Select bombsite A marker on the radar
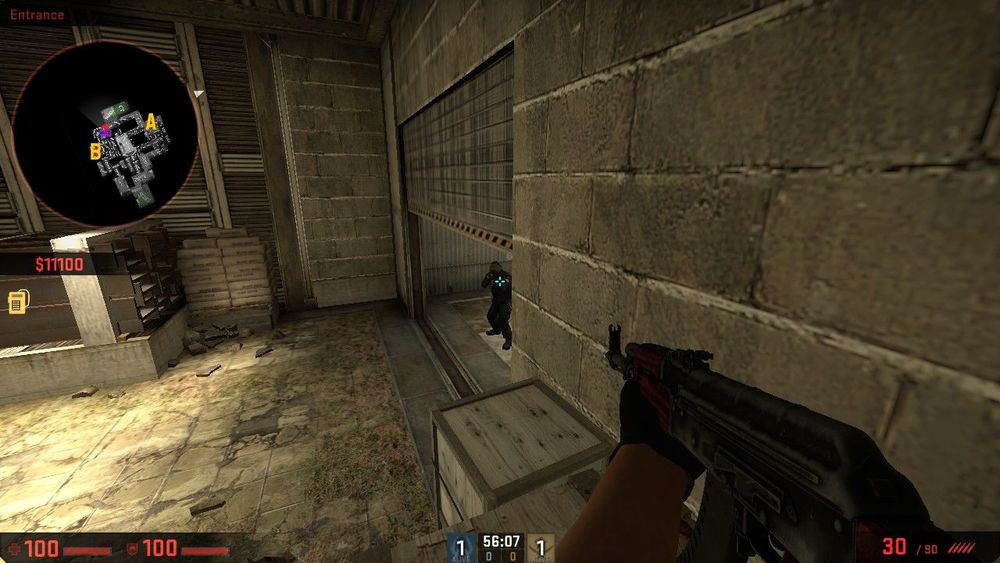The image size is (1000, 563). coord(151,122)
